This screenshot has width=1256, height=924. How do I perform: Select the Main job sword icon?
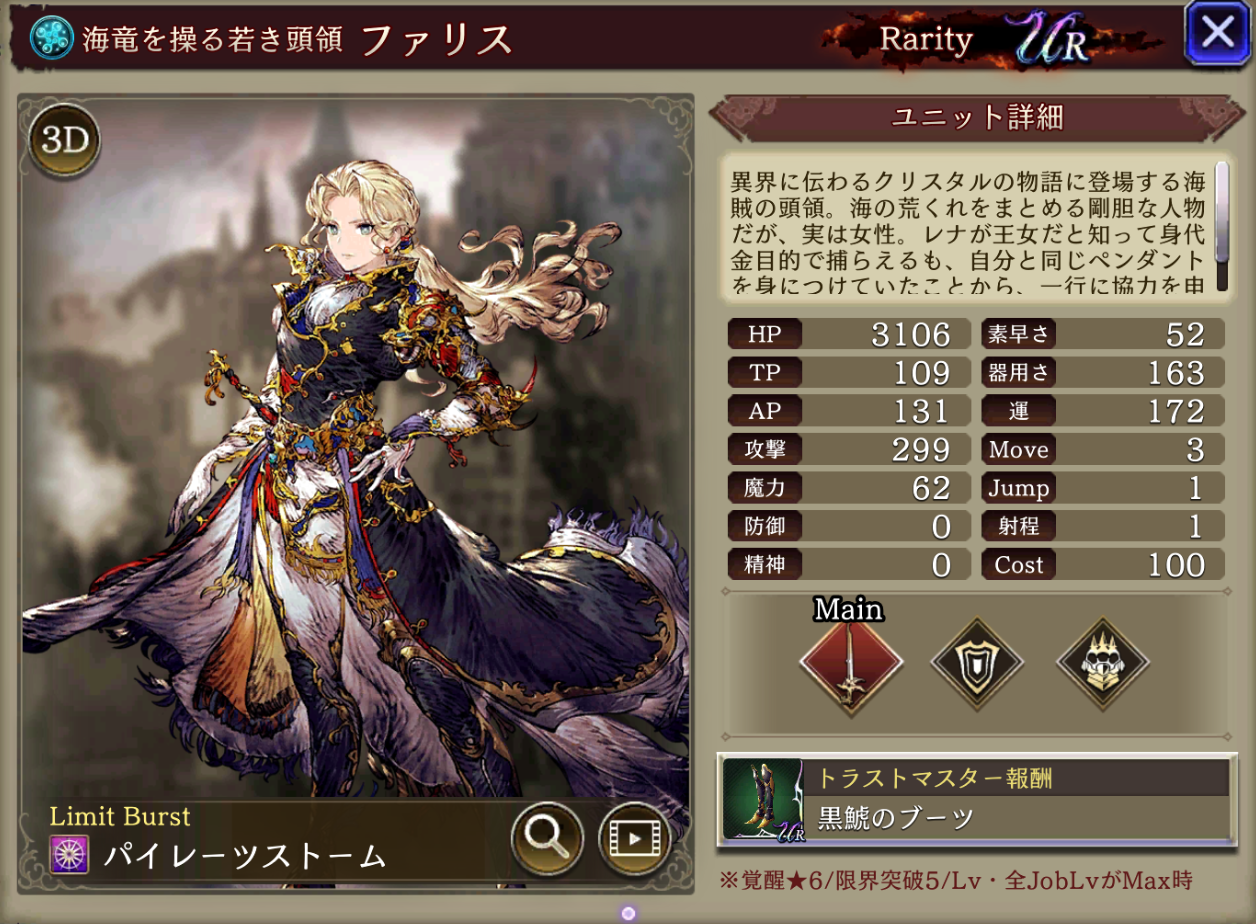pyautogui.click(x=851, y=661)
